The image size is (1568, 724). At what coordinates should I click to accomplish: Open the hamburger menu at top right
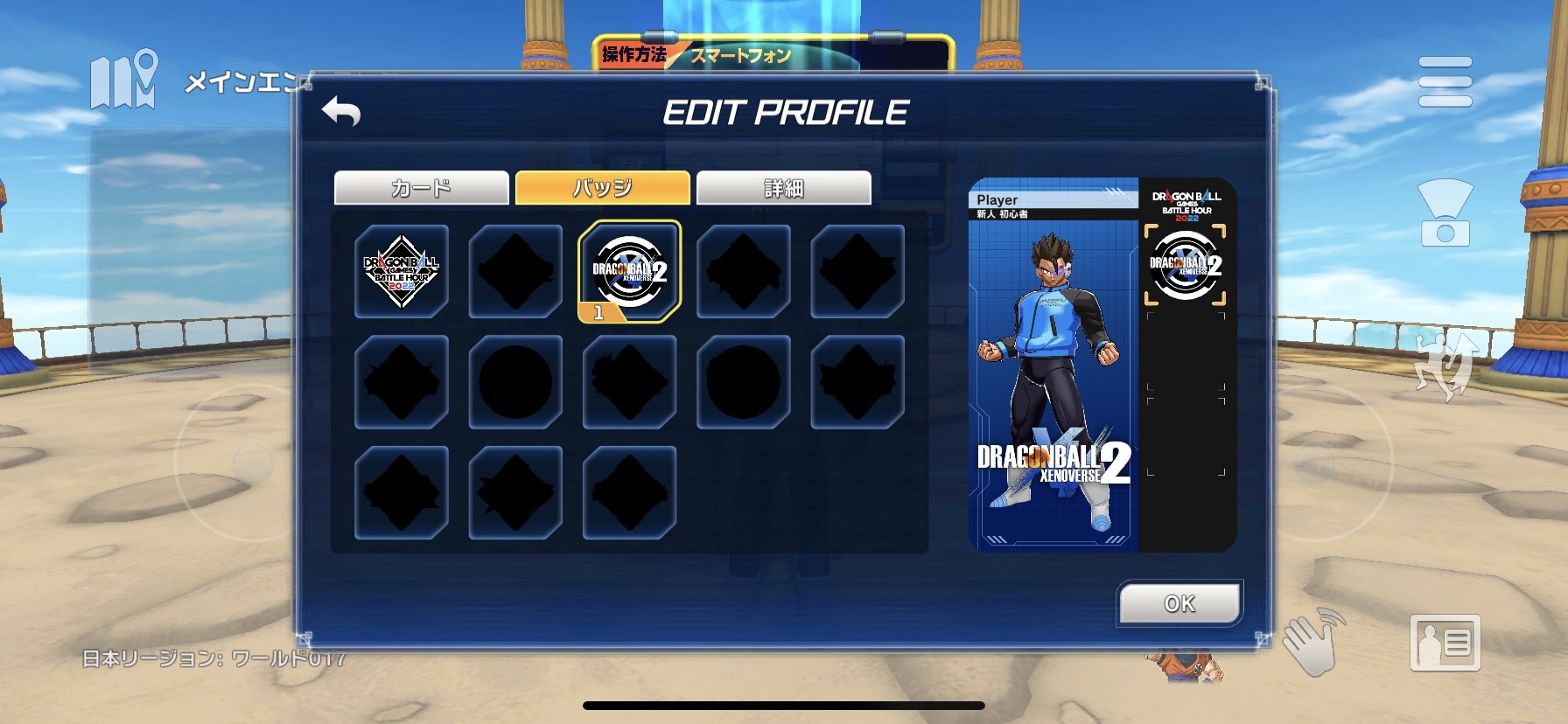(1444, 81)
